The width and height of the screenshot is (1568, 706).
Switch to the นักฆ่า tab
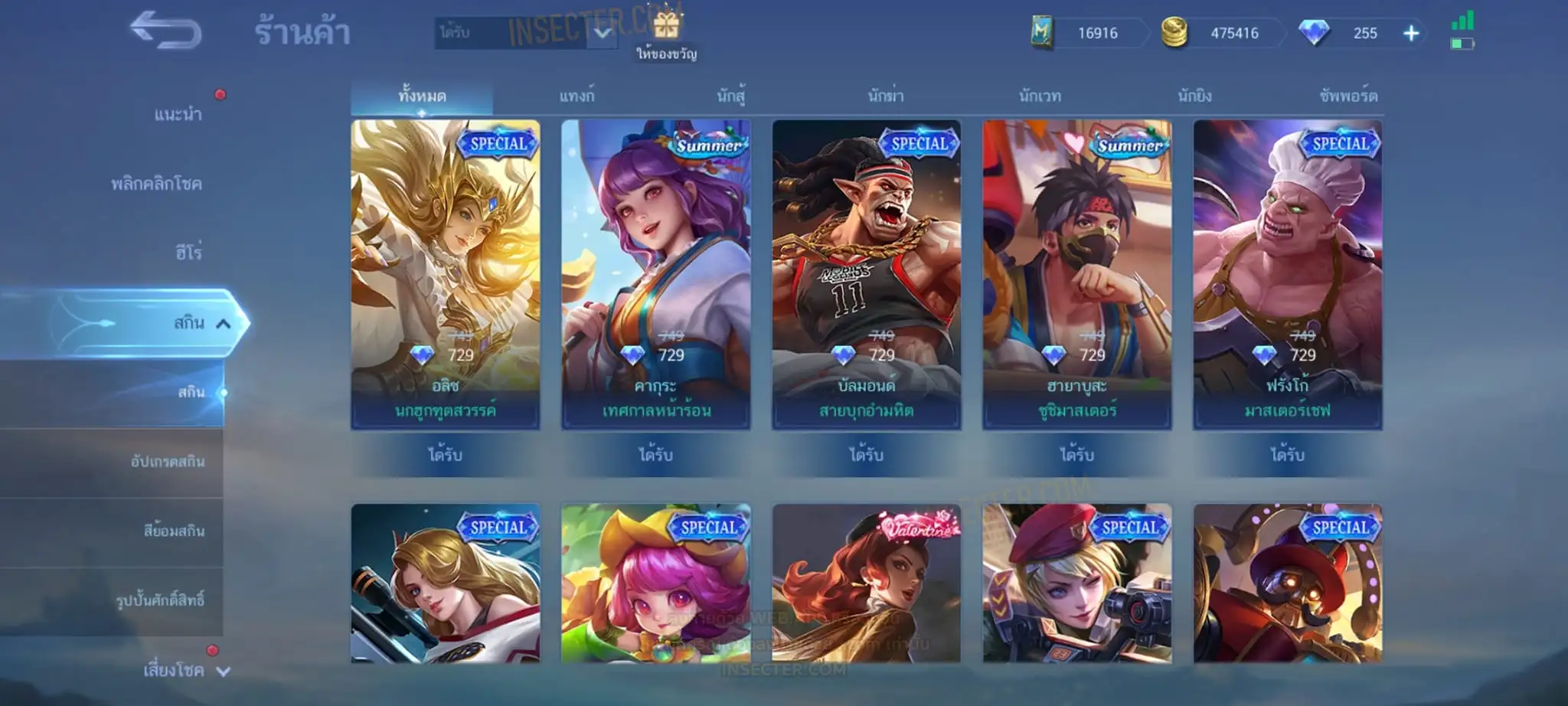[x=886, y=96]
